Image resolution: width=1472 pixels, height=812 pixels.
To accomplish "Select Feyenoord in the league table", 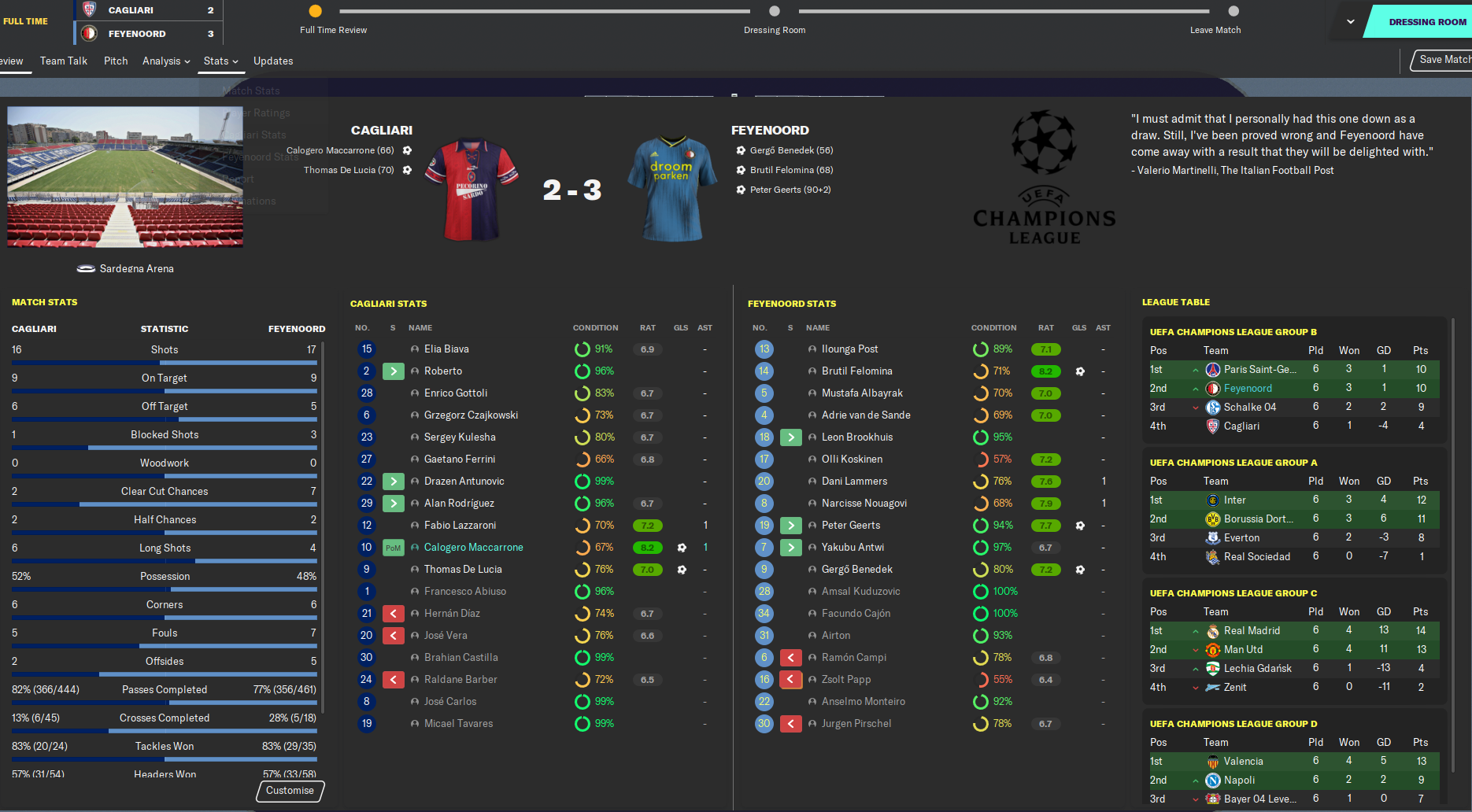I will pyautogui.click(x=1248, y=389).
